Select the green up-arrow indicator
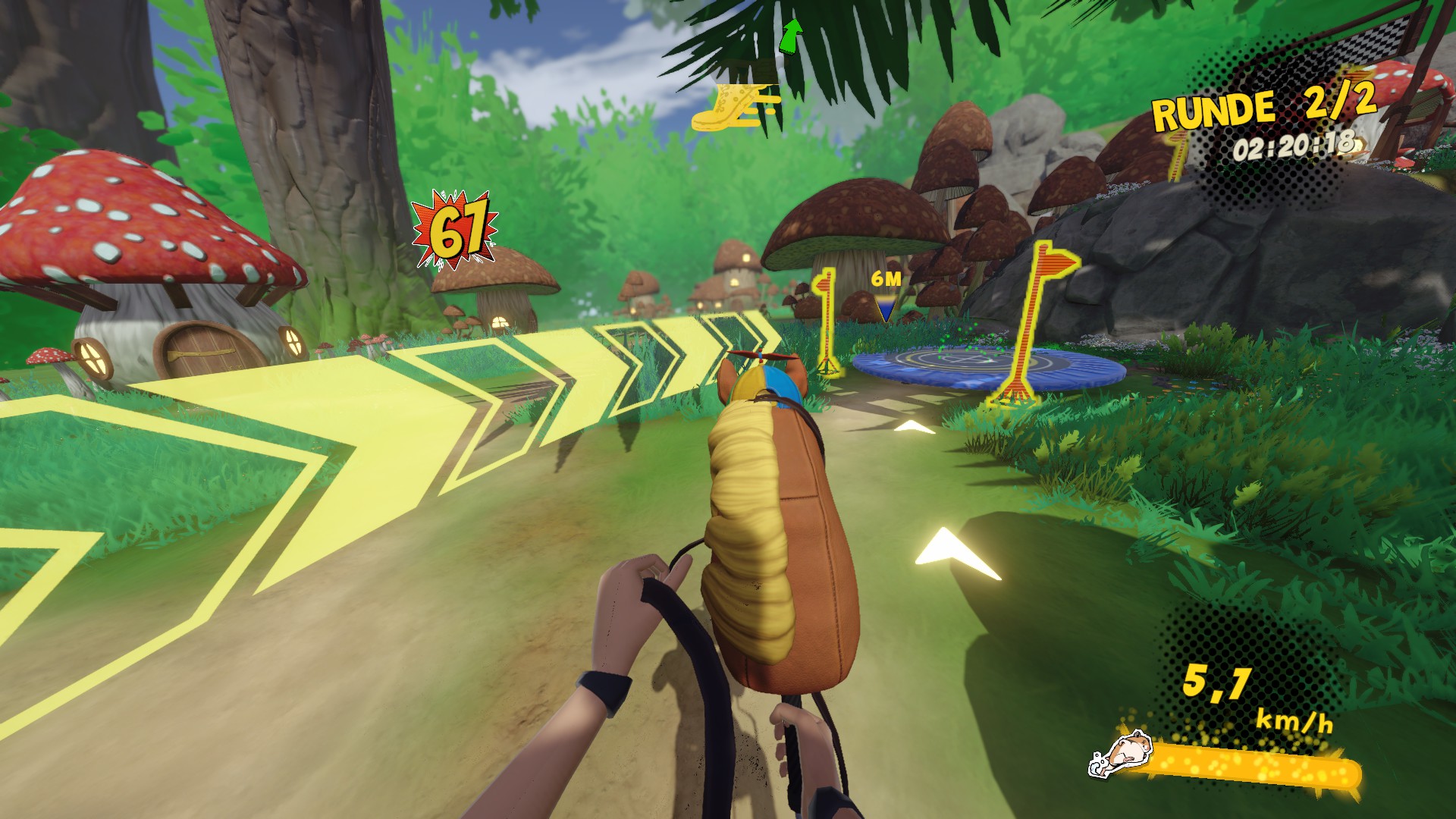 [791, 36]
